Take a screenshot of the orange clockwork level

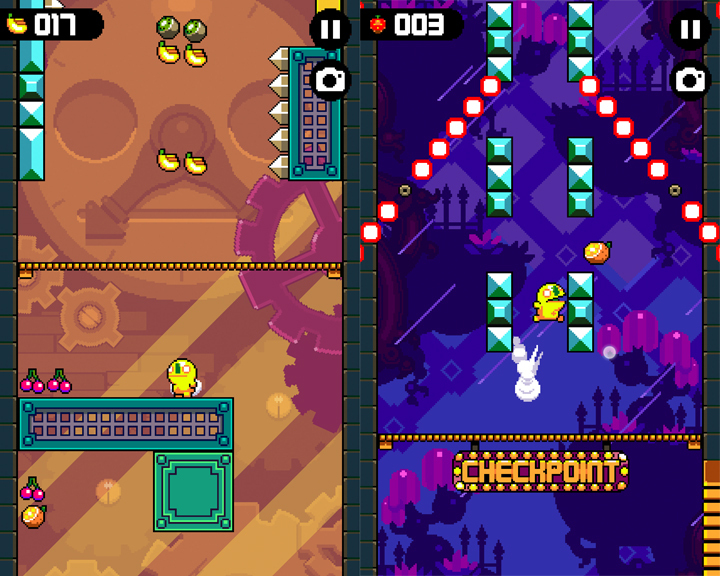(330, 80)
